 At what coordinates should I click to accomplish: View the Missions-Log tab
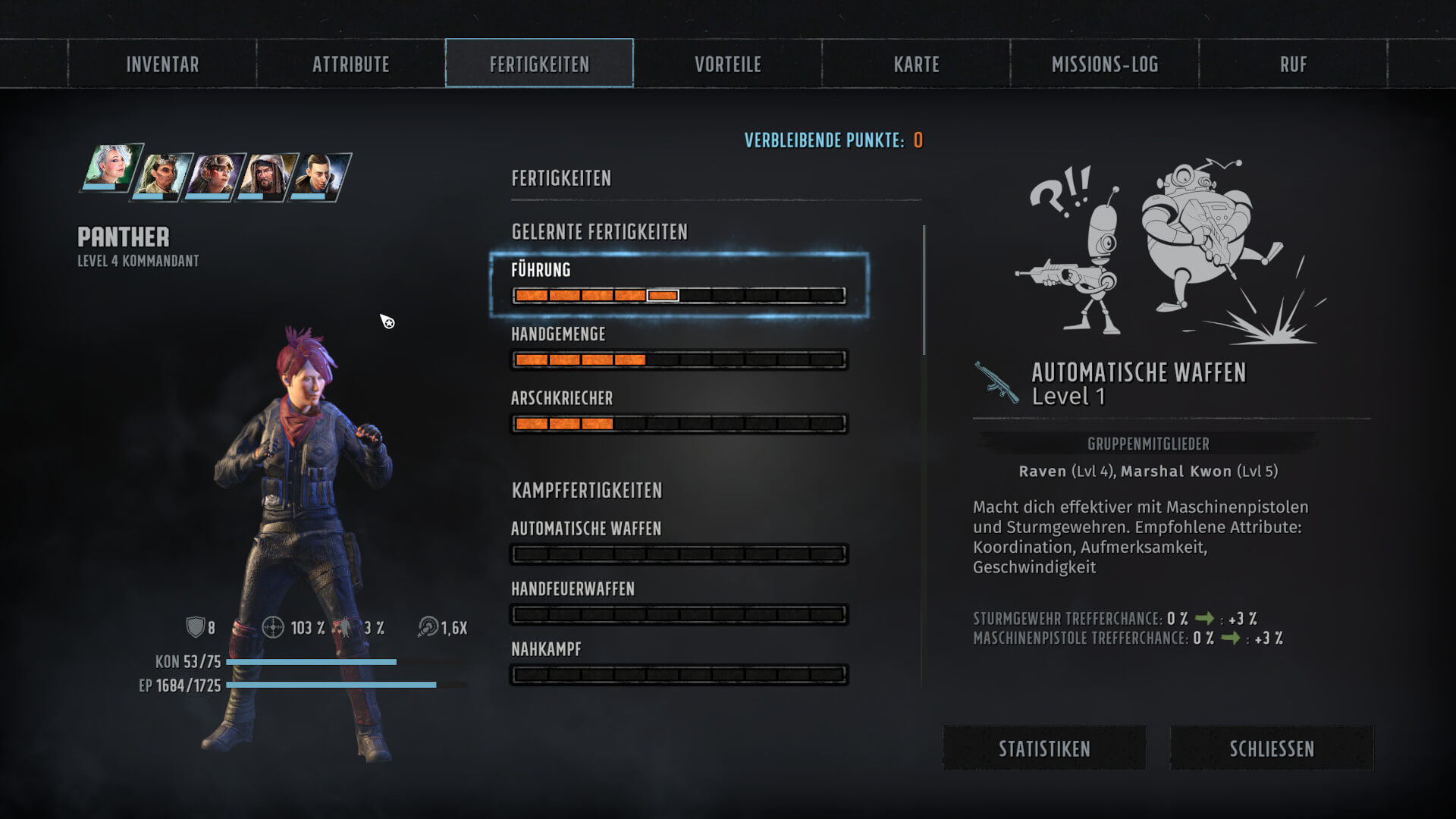[1105, 64]
